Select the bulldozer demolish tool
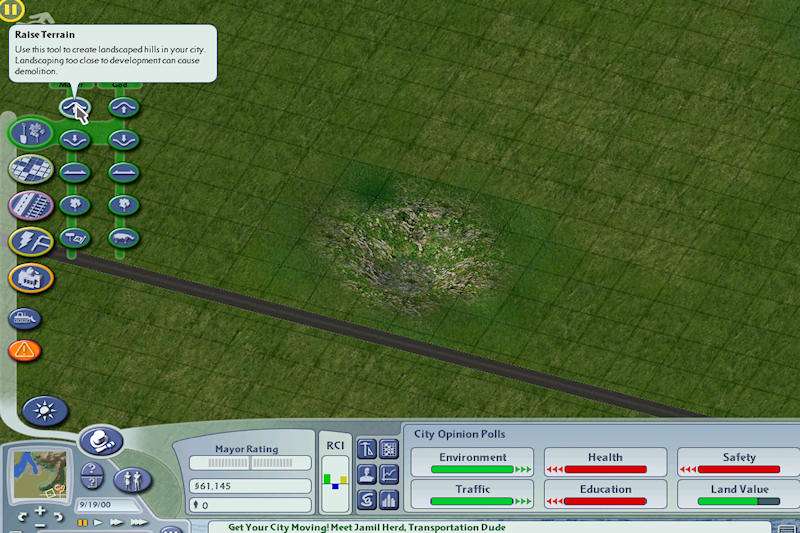This screenshot has height=533, width=800. pyautogui.click(x=25, y=318)
